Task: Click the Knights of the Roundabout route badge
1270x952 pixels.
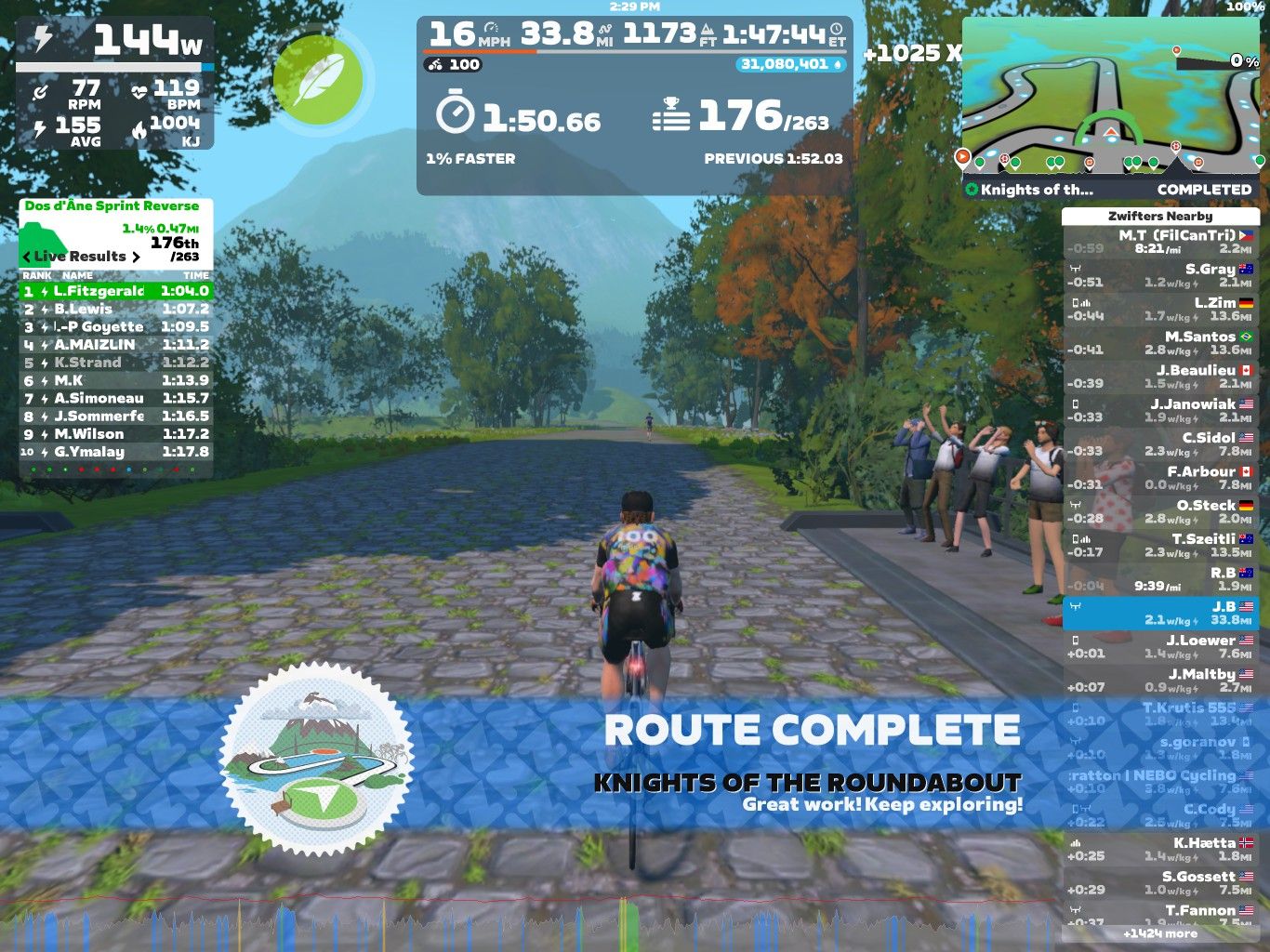Action: tap(317, 759)
